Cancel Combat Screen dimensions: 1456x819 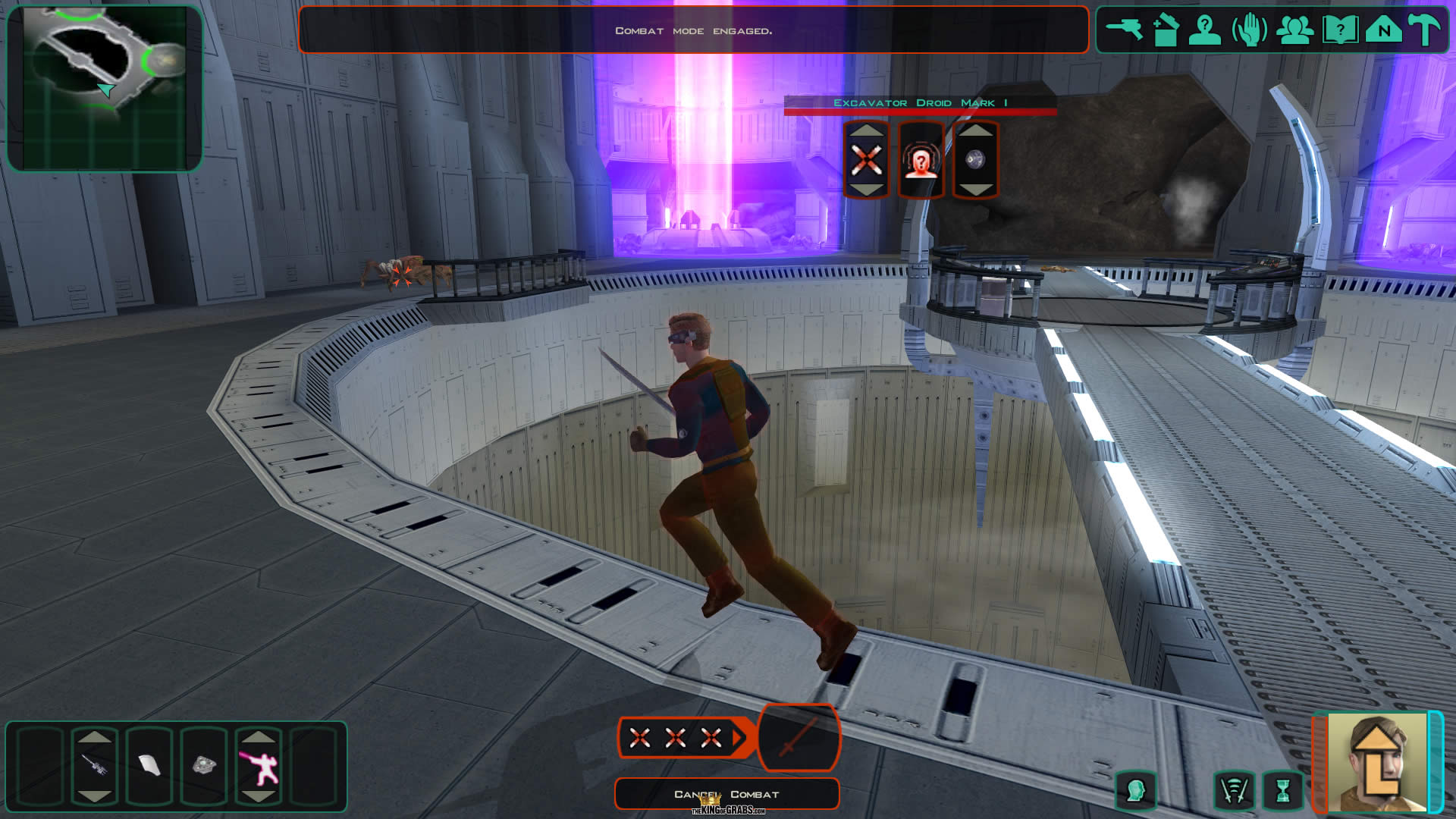click(x=726, y=794)
